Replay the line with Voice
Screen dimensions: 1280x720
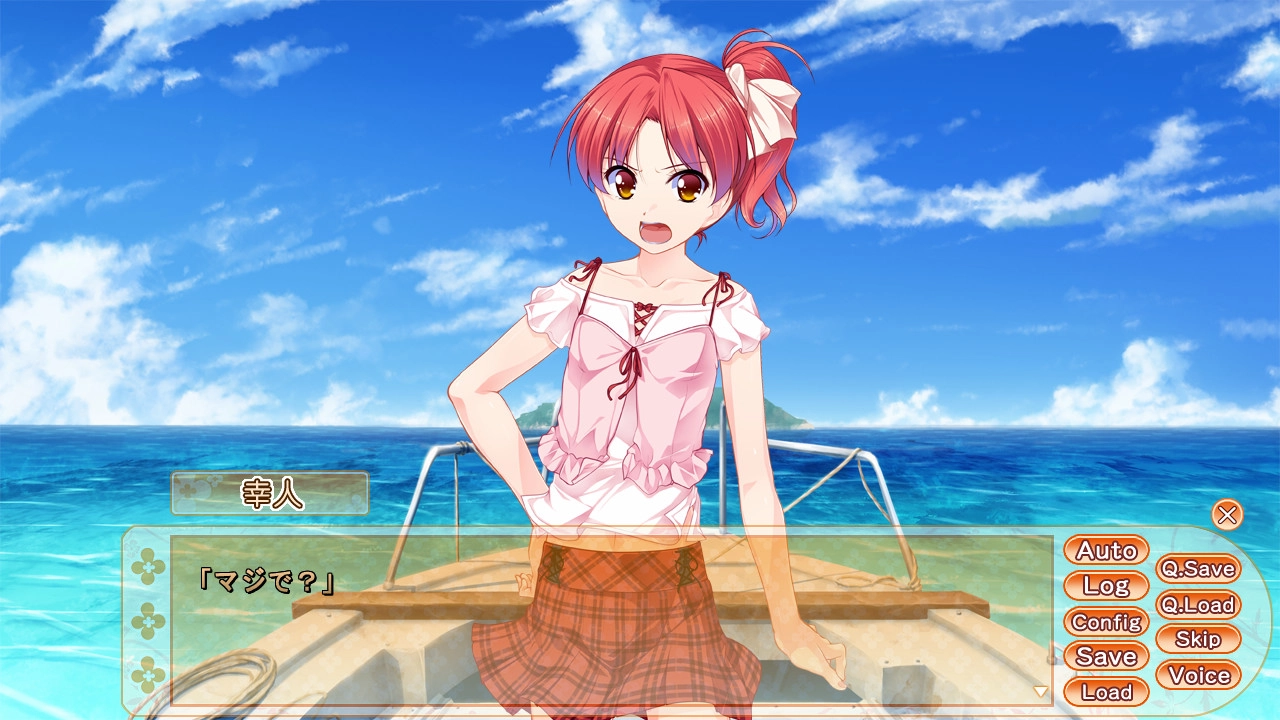[x=1197, y=675]
